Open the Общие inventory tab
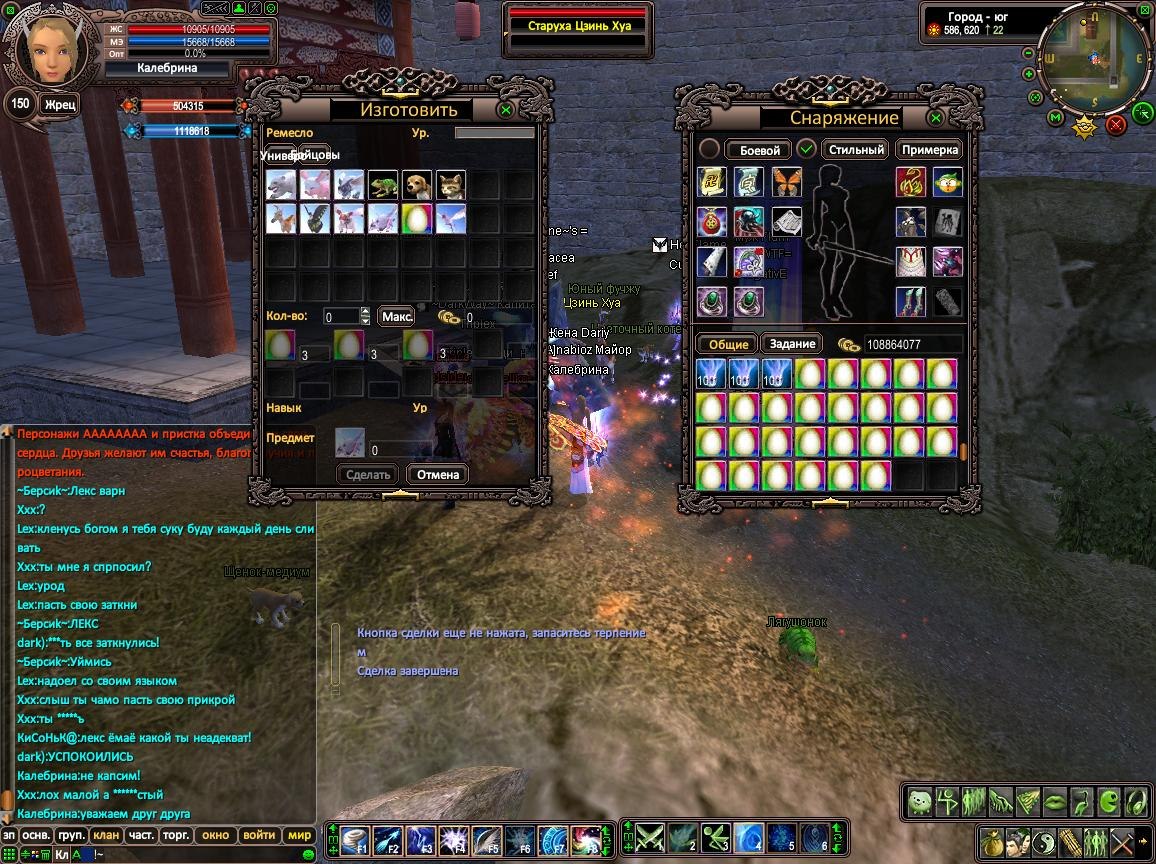 tap(729, 344)
